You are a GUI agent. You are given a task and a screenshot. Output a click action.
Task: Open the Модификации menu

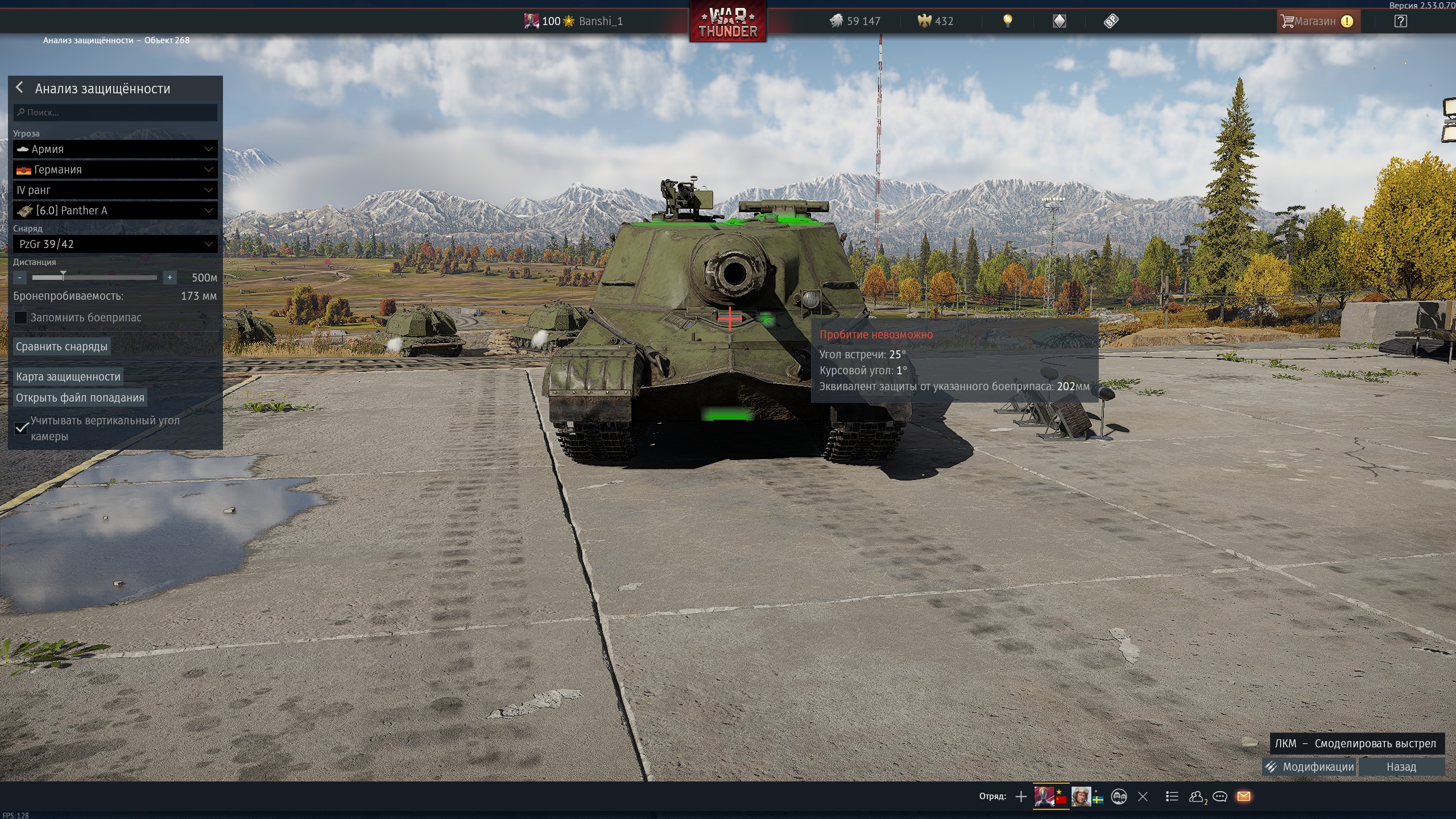coord(1310,767)
